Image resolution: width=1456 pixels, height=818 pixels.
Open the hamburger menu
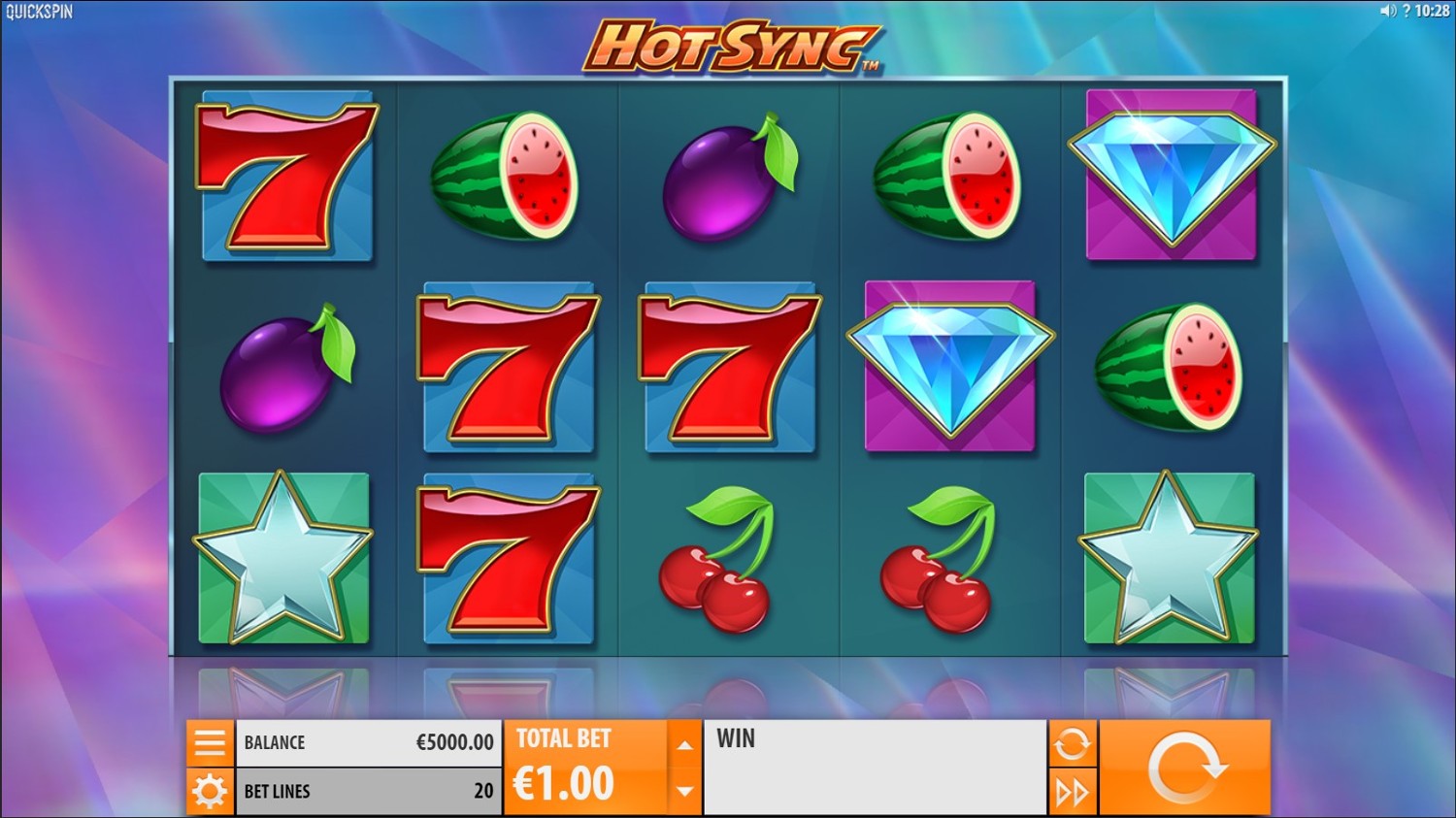210,743
